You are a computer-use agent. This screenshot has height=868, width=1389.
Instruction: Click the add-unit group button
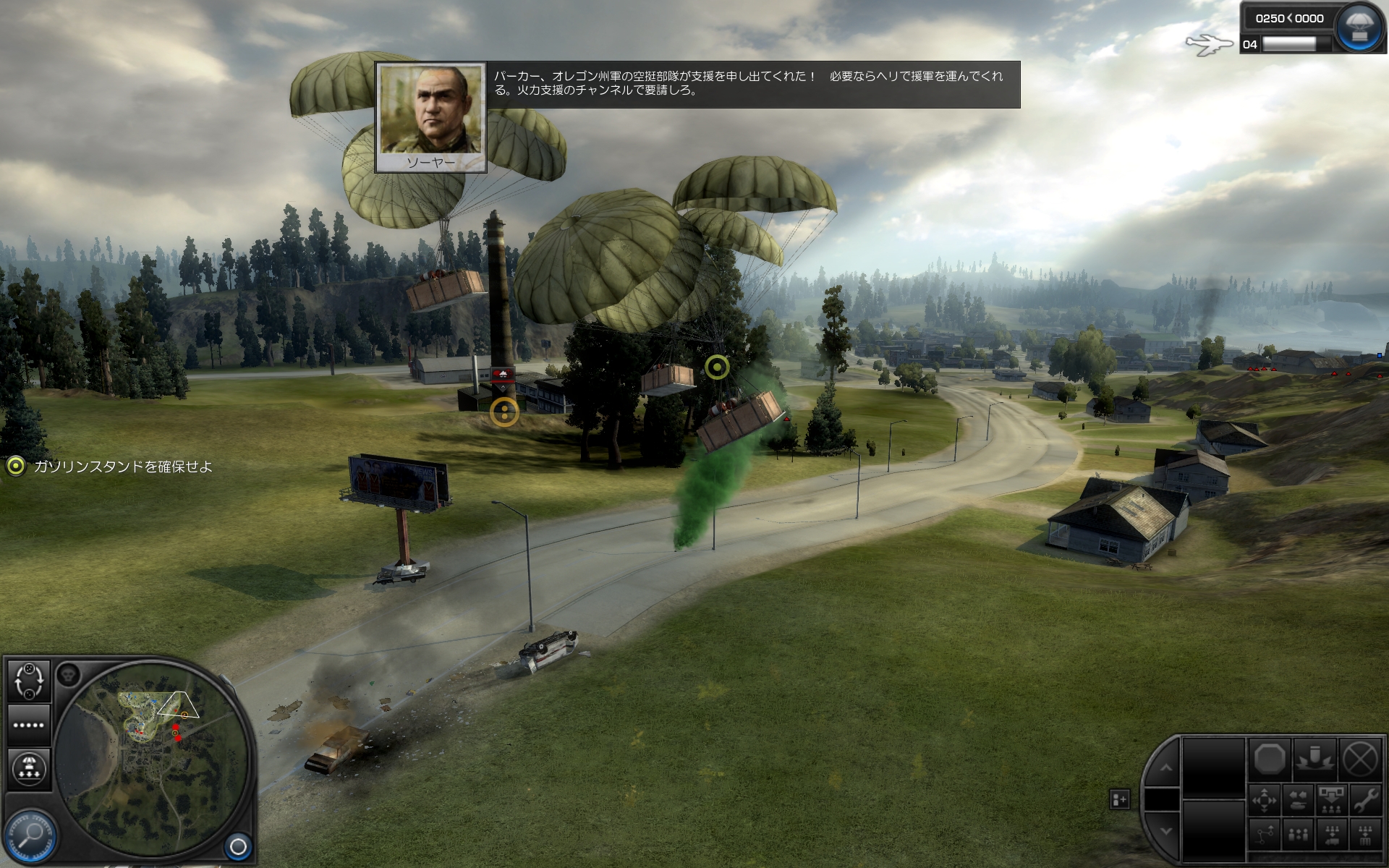pyautogui.click(x=1119, y=799)
